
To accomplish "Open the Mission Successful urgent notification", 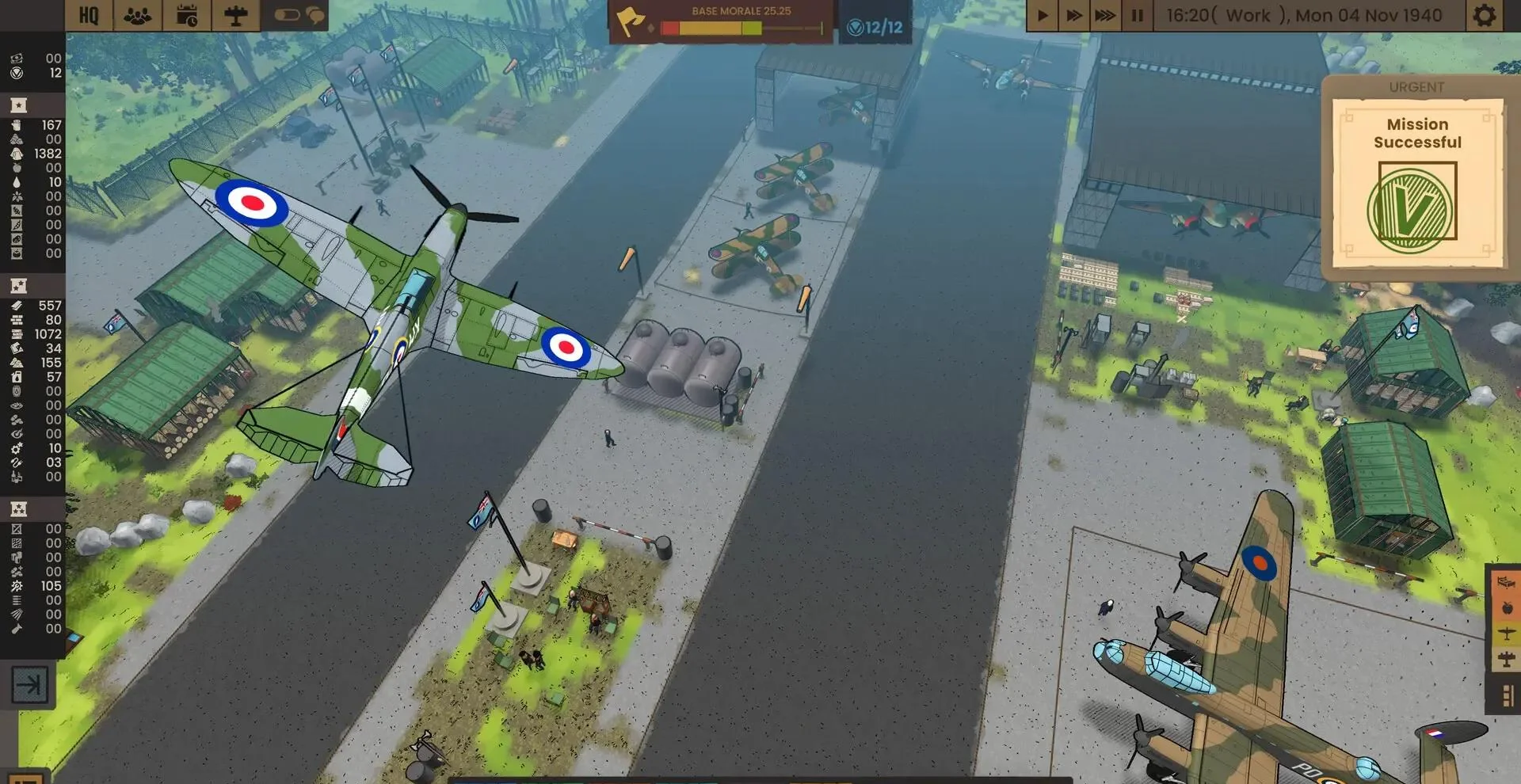I will (x=1417, y=184).
